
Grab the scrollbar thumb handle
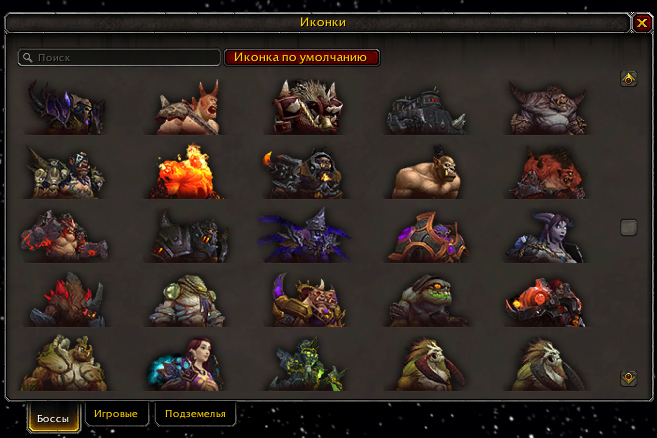(x=628, y=228)
